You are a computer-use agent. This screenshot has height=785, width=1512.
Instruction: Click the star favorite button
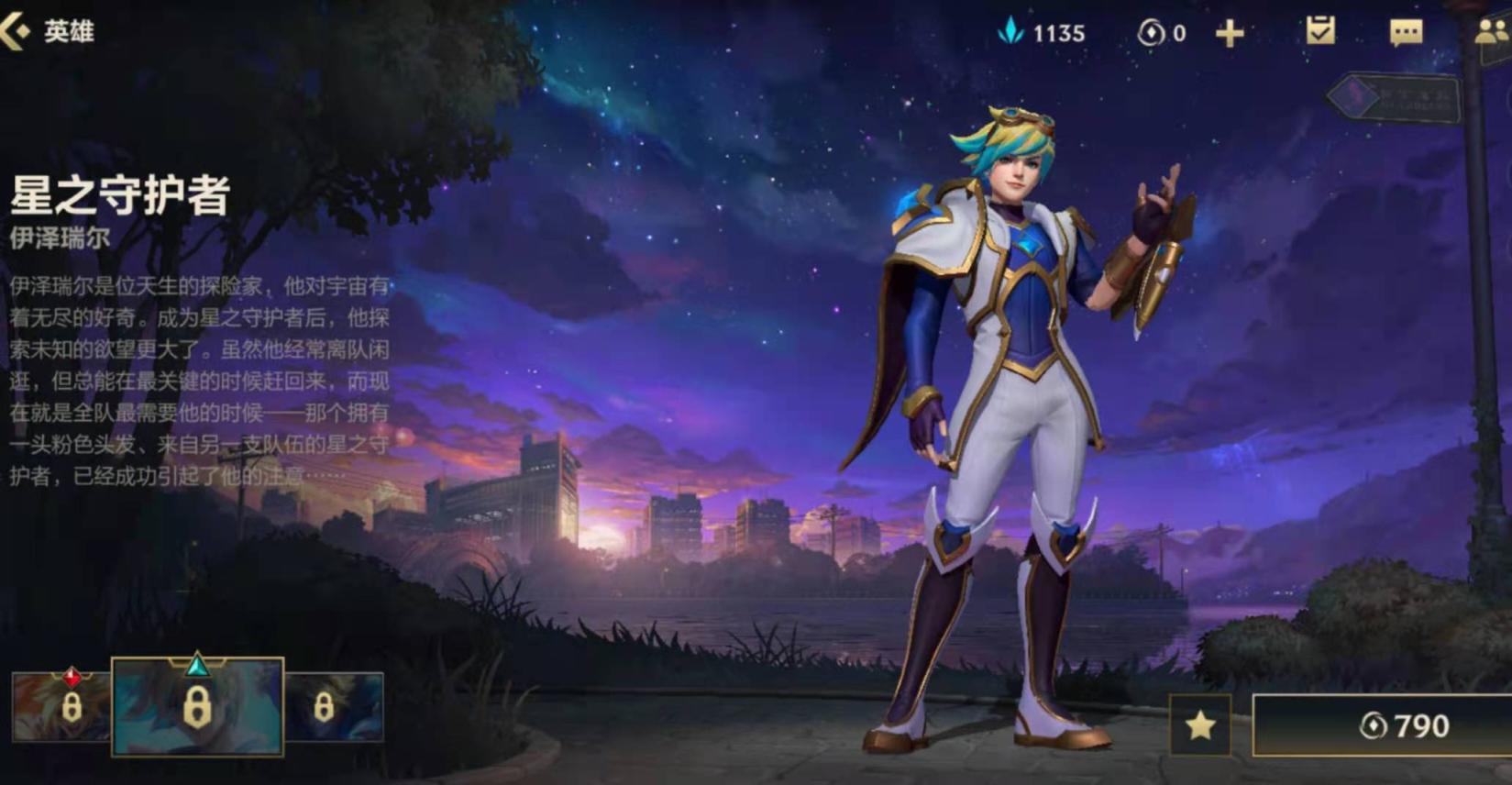tap(1200, 726)
